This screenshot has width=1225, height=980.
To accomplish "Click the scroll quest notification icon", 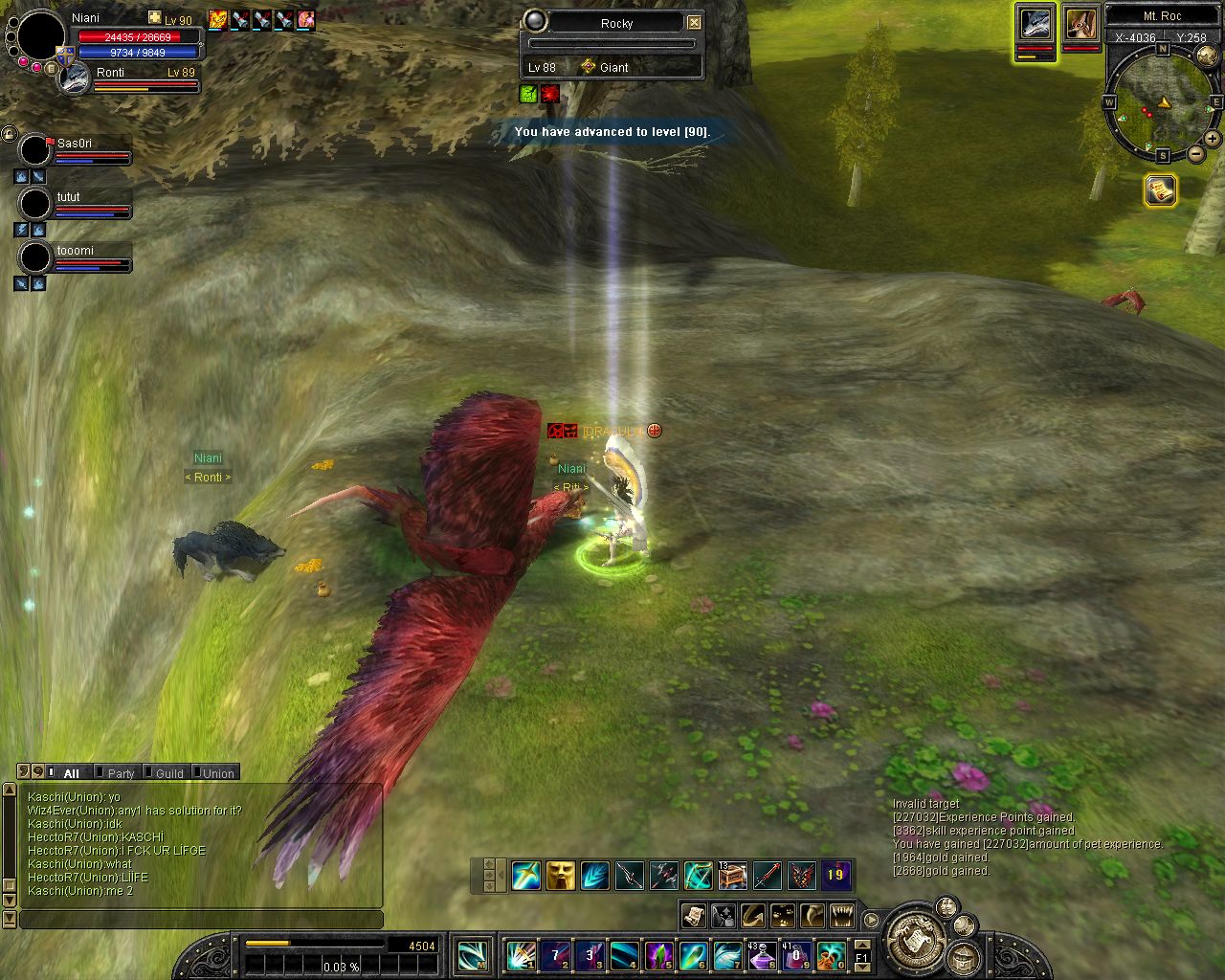I will click(x=1160, y=190).
